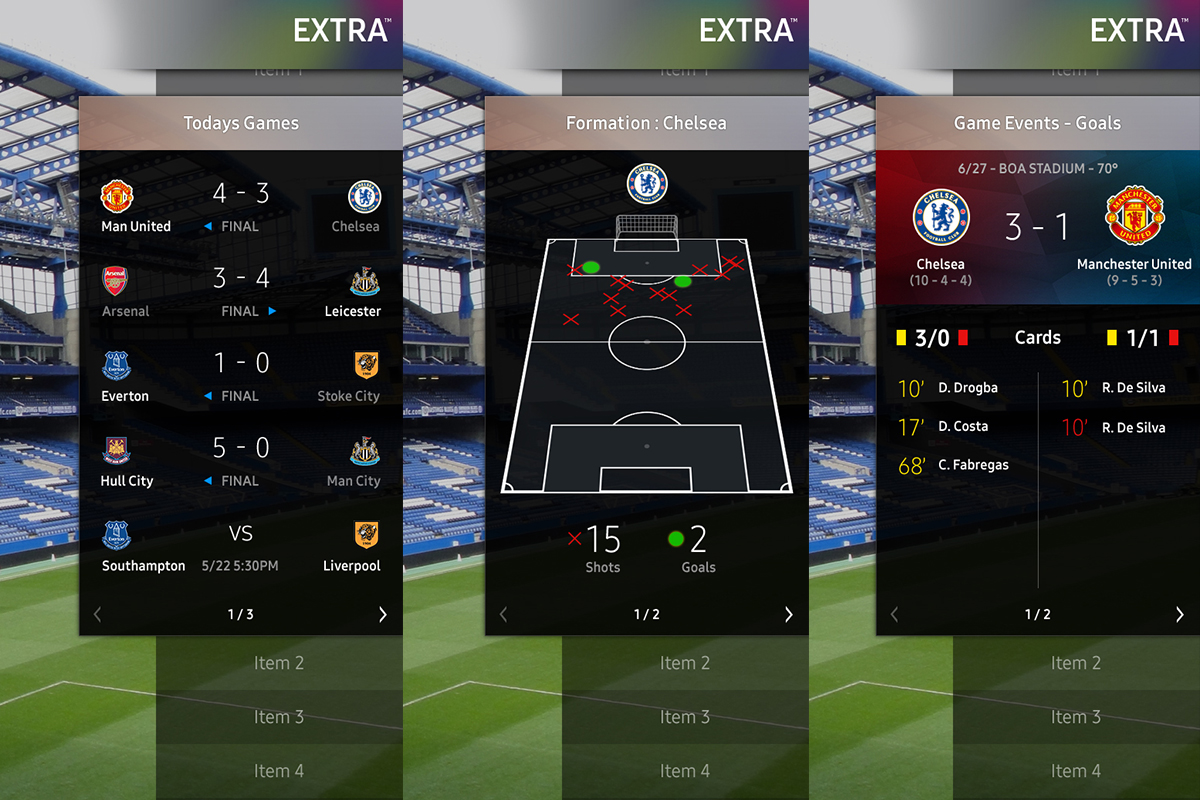Show next page of the Chelsea Formation panel
The width and height of the screenshot is (1200, 800).
(x=788, y=615)
